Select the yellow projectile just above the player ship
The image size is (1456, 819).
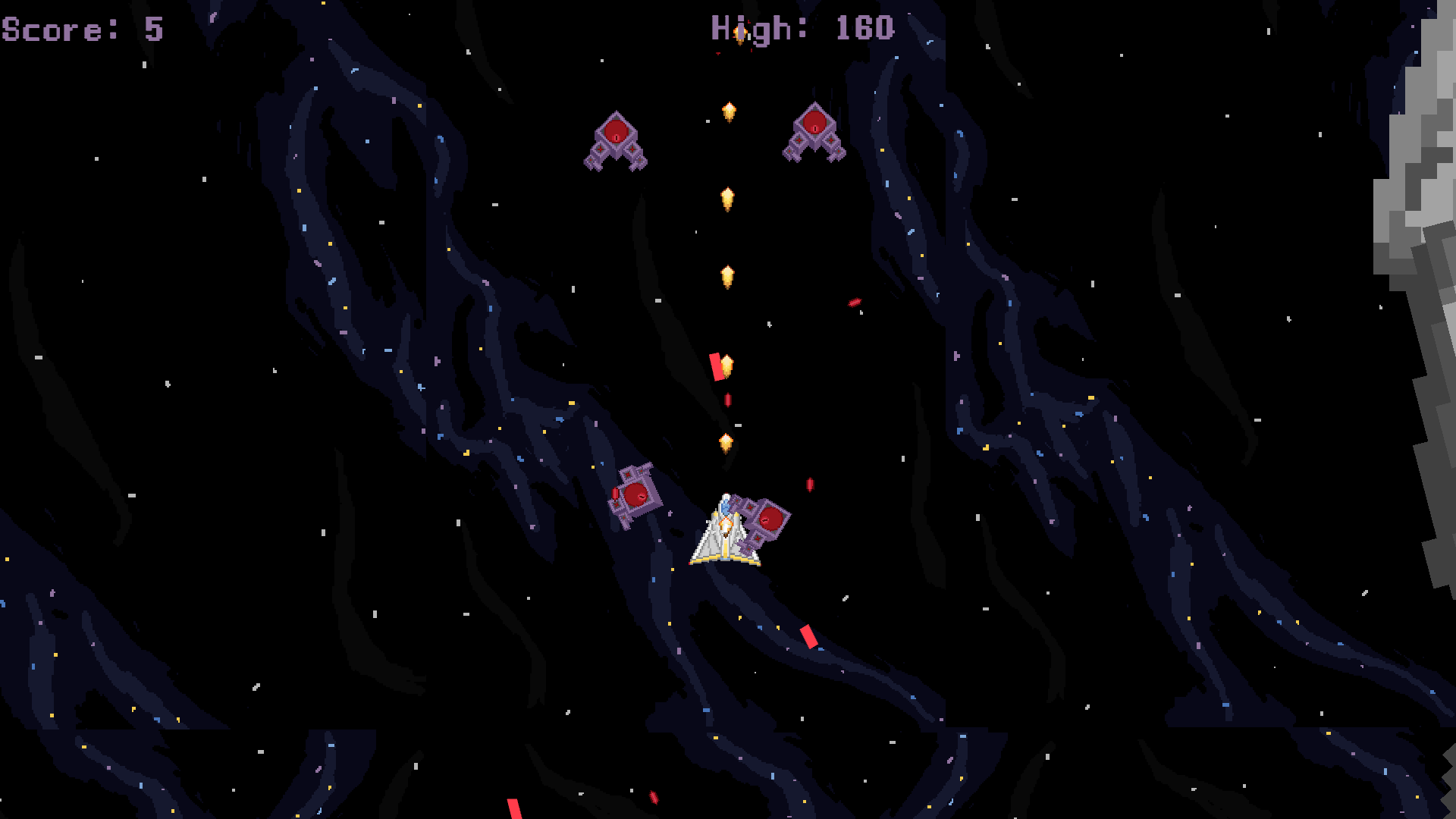[x=726, y=440]
